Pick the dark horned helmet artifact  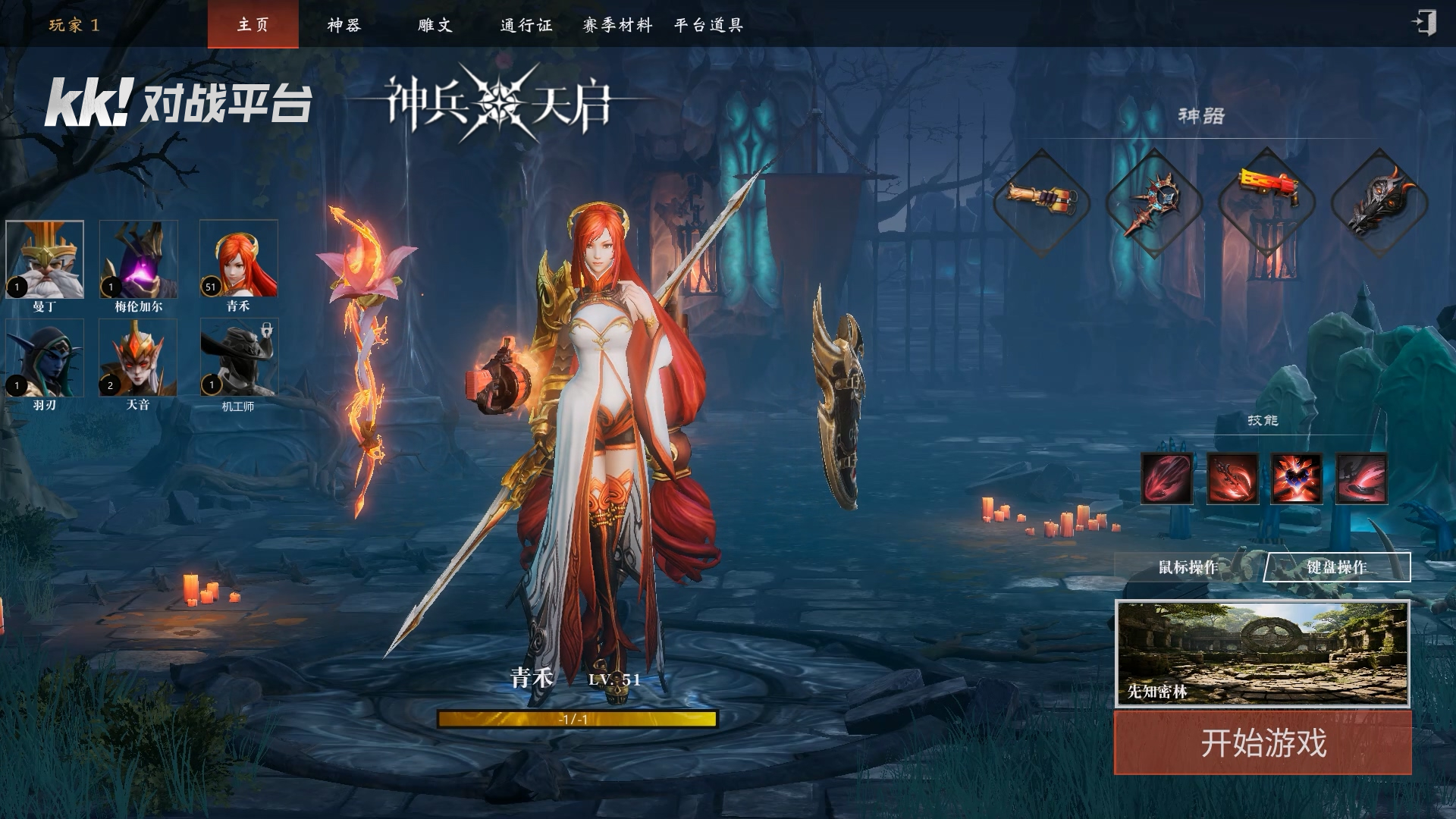[x=1379, y=202]
